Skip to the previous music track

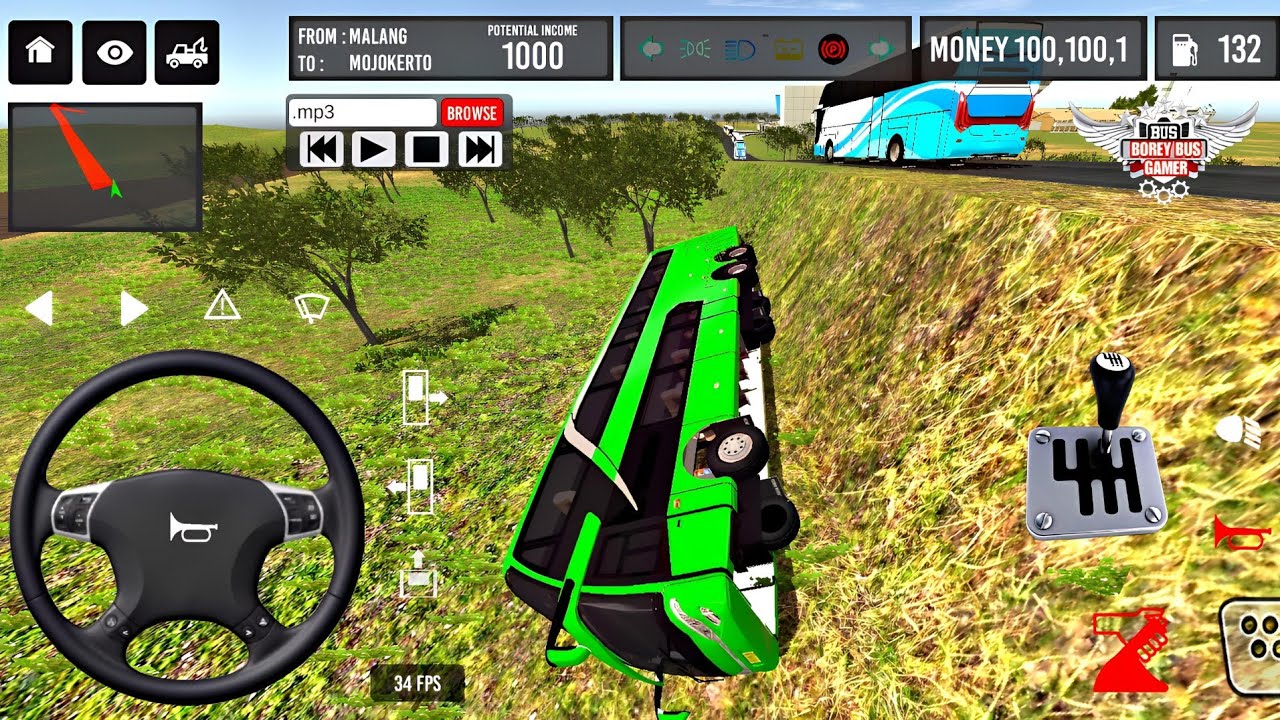point(321,150)
